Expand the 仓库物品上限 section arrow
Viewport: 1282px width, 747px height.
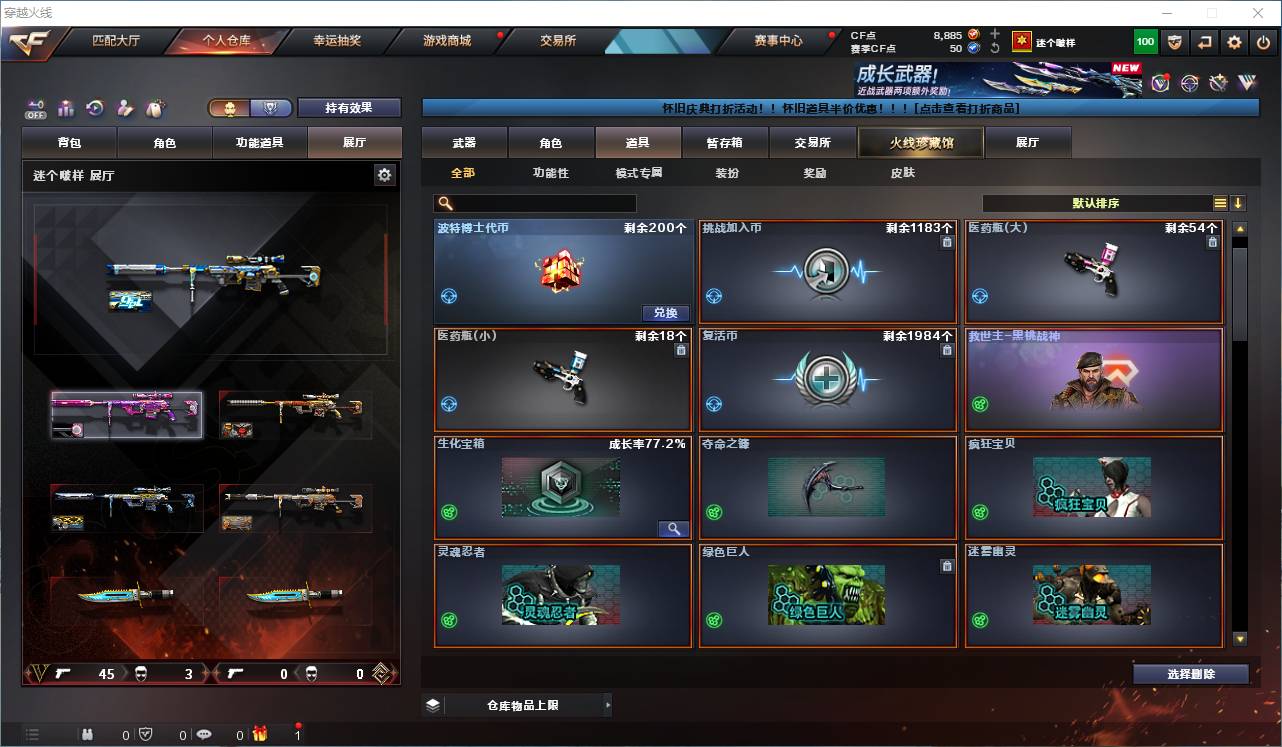pos(608,704)
